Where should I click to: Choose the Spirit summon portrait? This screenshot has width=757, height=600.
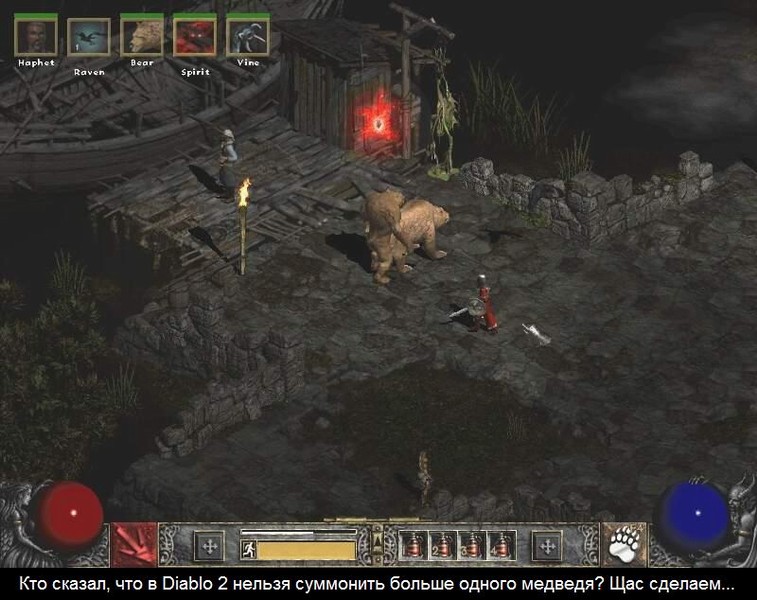(x=194, y=37)
